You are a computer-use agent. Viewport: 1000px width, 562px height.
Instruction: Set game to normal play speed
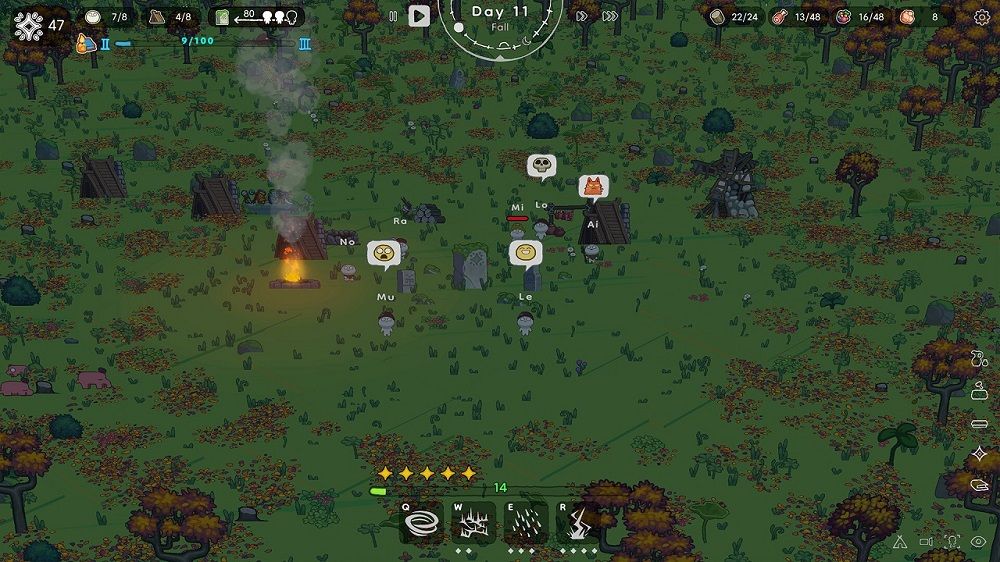[419, 16]
